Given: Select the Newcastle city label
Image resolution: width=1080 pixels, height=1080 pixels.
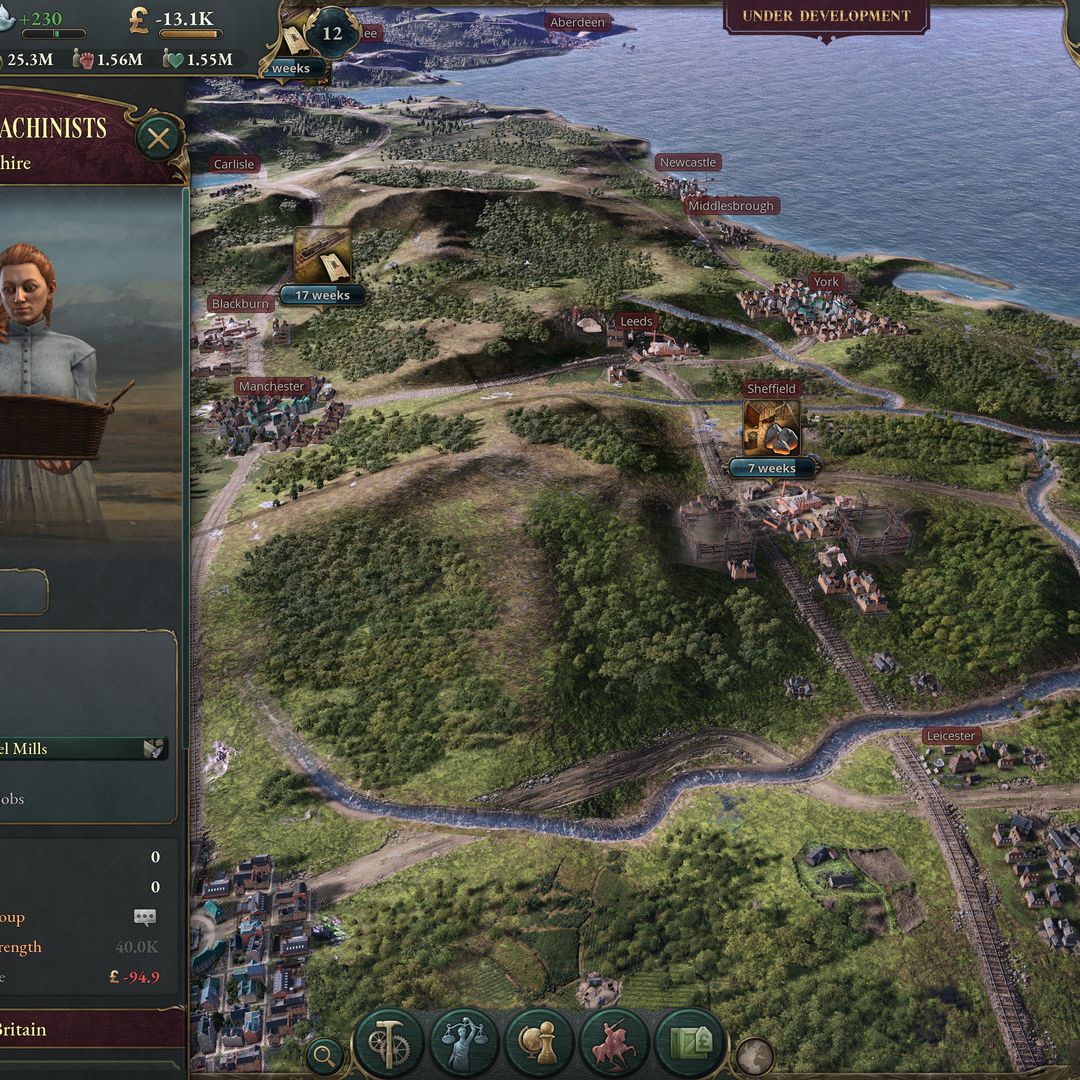Looking at the screenshot, I should 688,162.
